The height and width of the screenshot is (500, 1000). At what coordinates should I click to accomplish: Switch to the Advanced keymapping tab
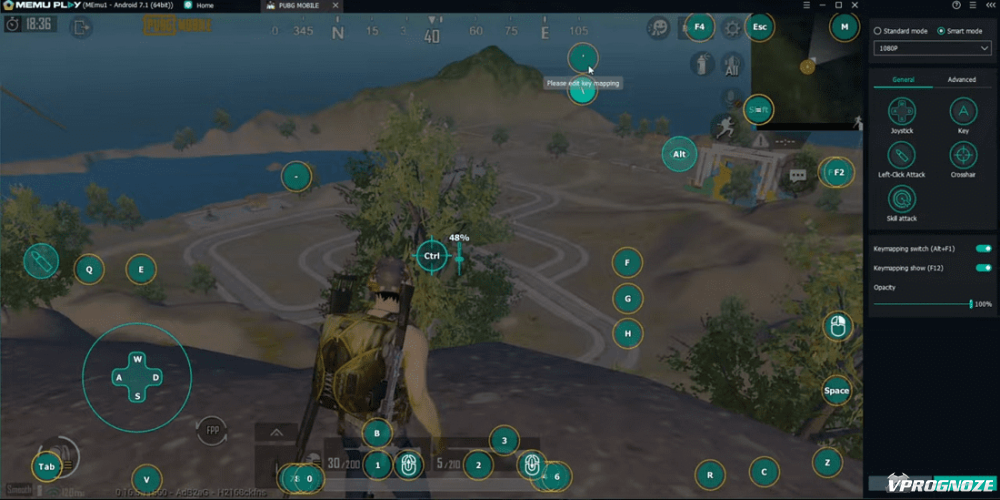[x=961, y=80]
